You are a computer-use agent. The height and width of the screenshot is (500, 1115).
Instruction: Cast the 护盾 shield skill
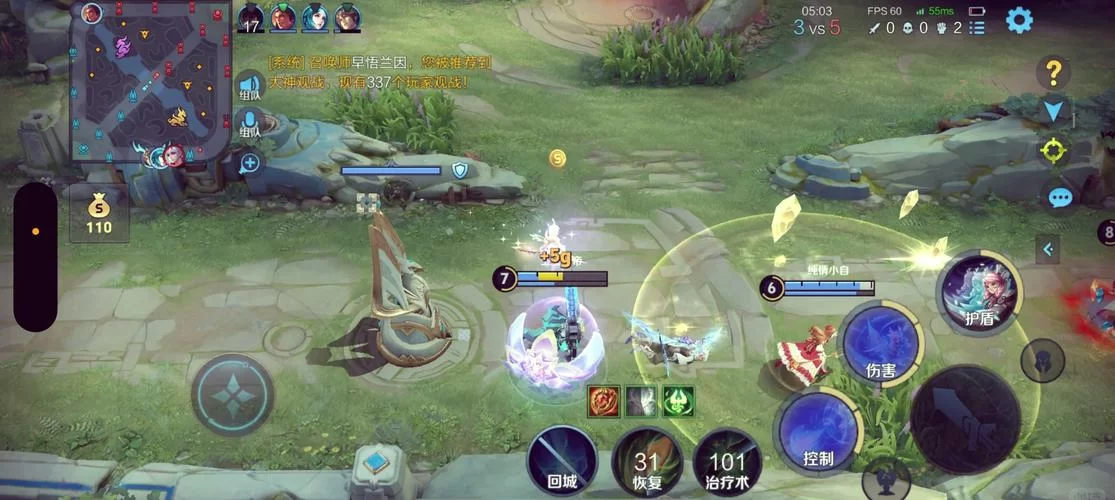tap(979, 292)
